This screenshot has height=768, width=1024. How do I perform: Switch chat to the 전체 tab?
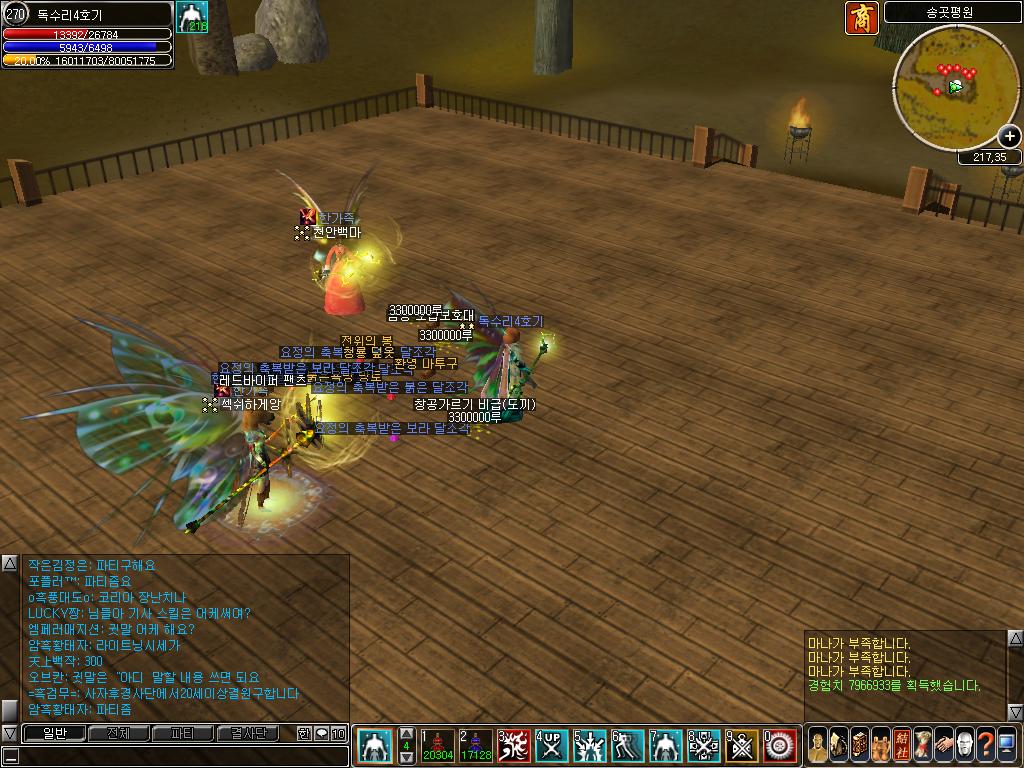118,734
